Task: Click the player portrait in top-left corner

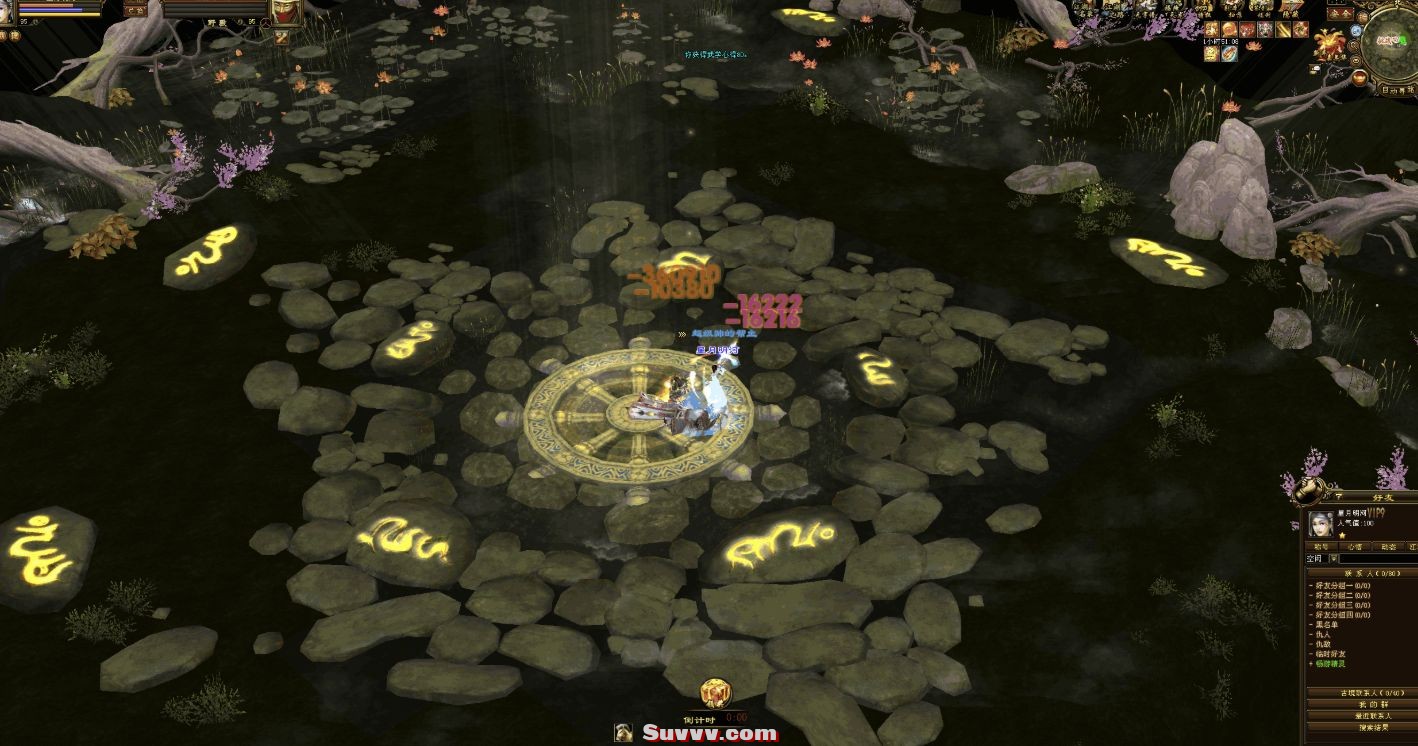Action: click(8, 10)
